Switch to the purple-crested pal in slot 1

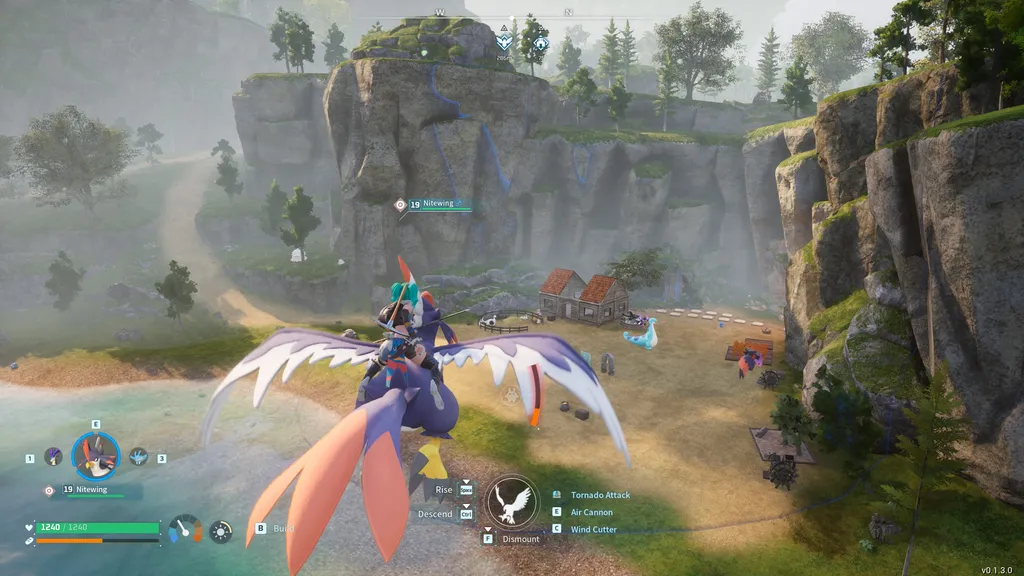(54, 457)
